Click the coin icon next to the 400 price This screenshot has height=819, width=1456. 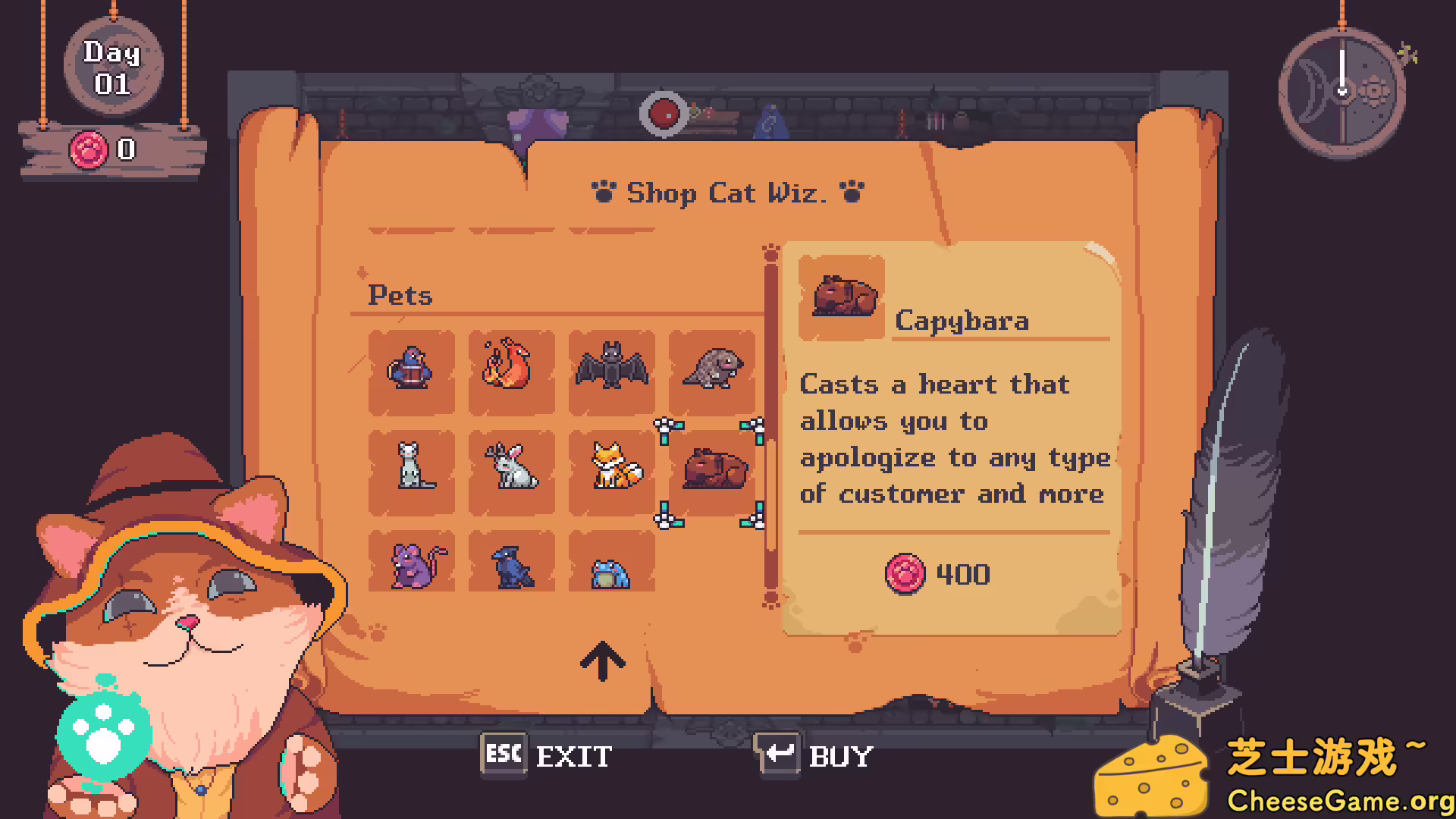[x=907, y=574]
